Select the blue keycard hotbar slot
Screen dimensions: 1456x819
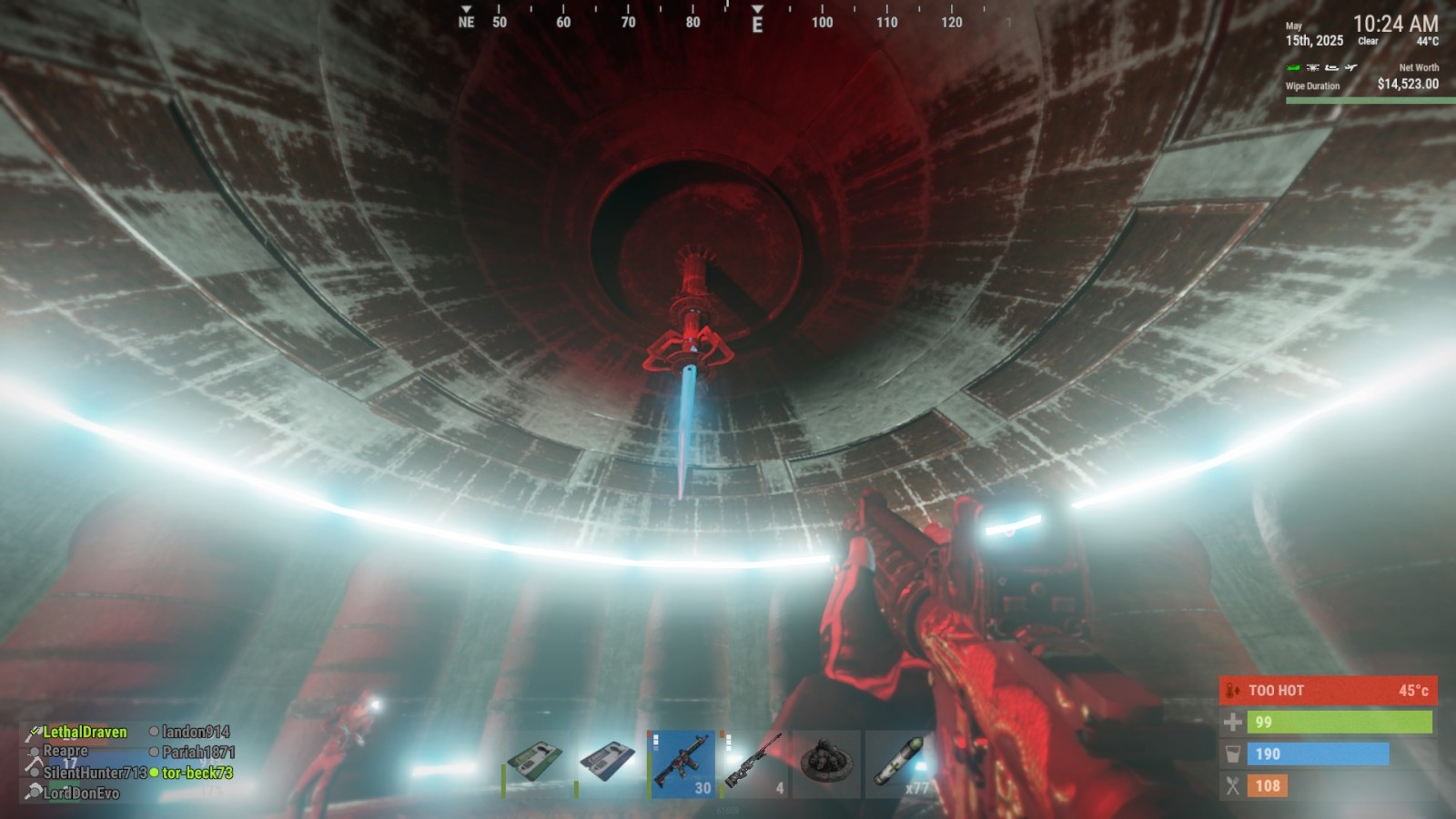coord(608,763)
